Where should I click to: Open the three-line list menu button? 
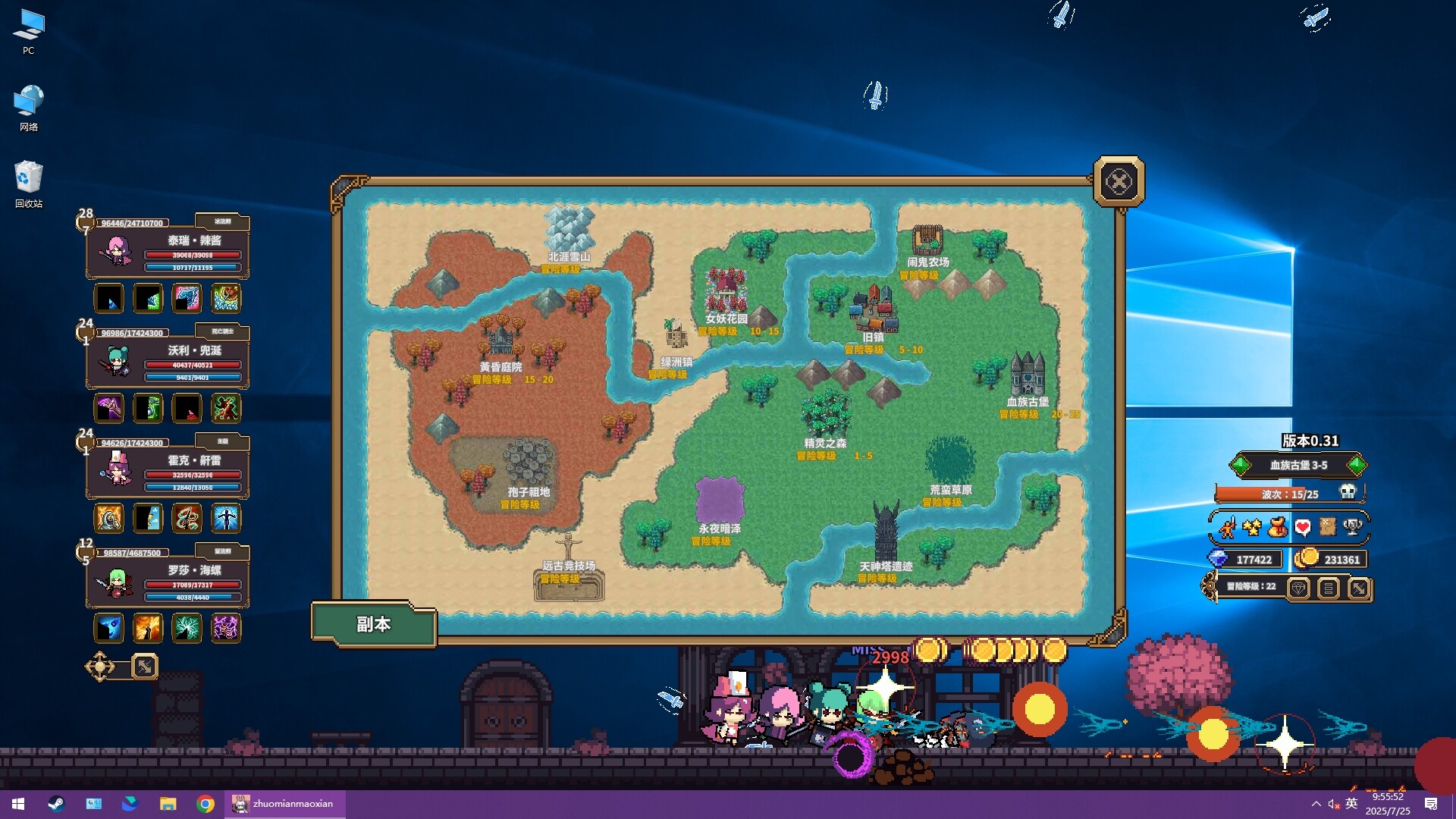1328,588
